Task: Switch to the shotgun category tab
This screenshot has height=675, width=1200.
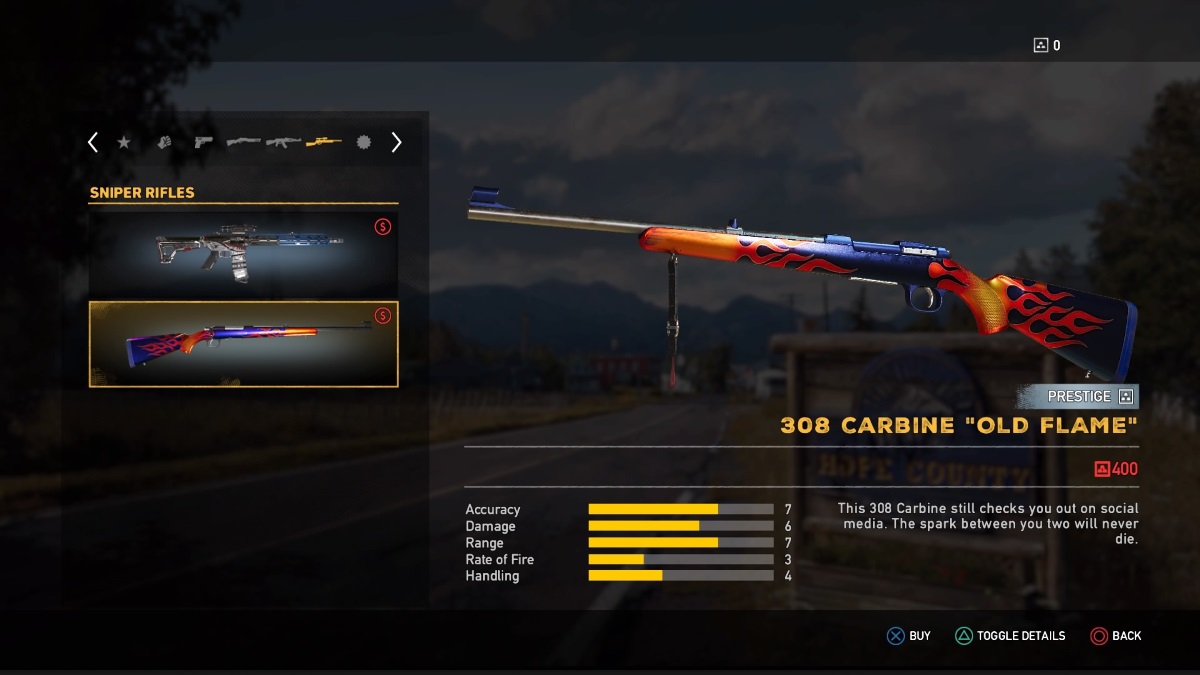Action: coord(243,143)
